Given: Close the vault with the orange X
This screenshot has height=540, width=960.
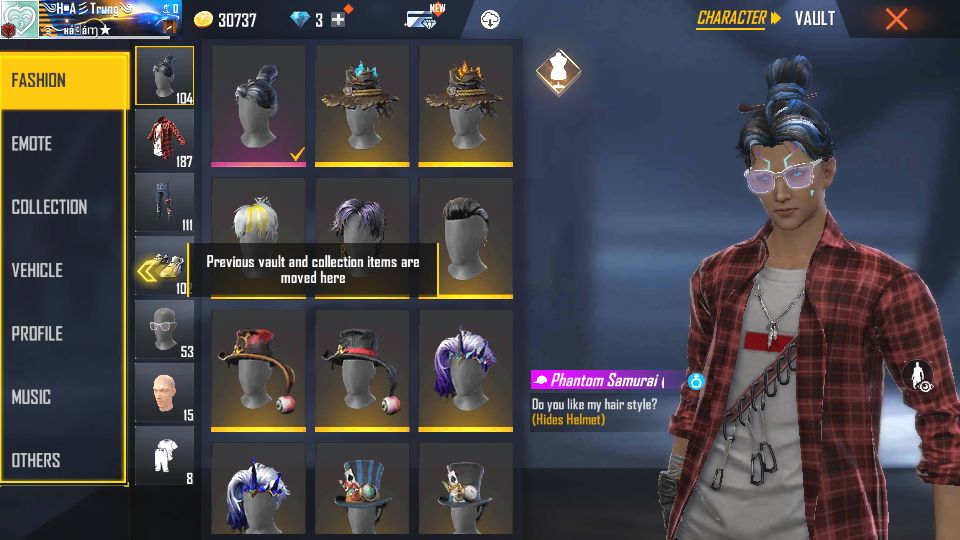Looking at the screenshot, I should click(x=897, y=19).
